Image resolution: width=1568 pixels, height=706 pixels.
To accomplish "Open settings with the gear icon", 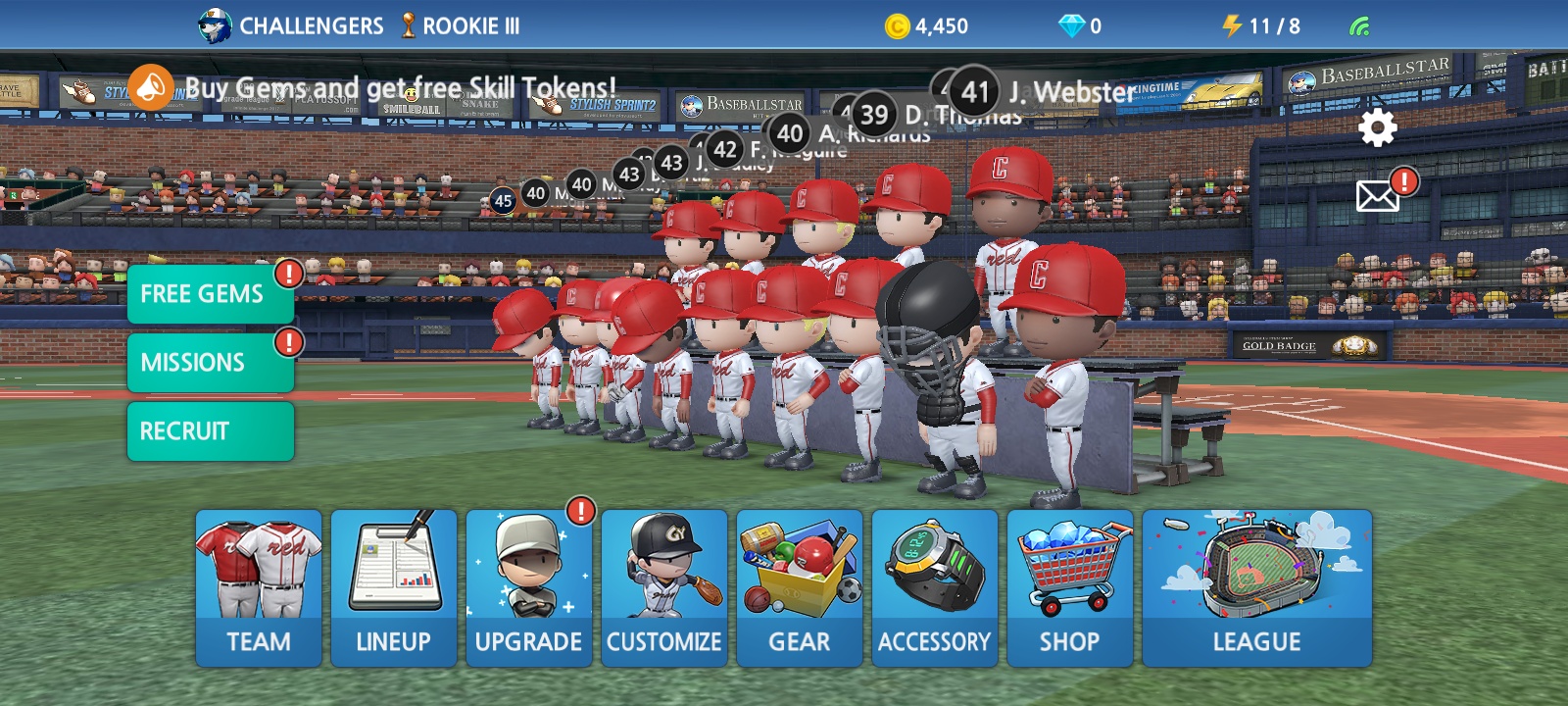I will click(x=1377, y=128).
